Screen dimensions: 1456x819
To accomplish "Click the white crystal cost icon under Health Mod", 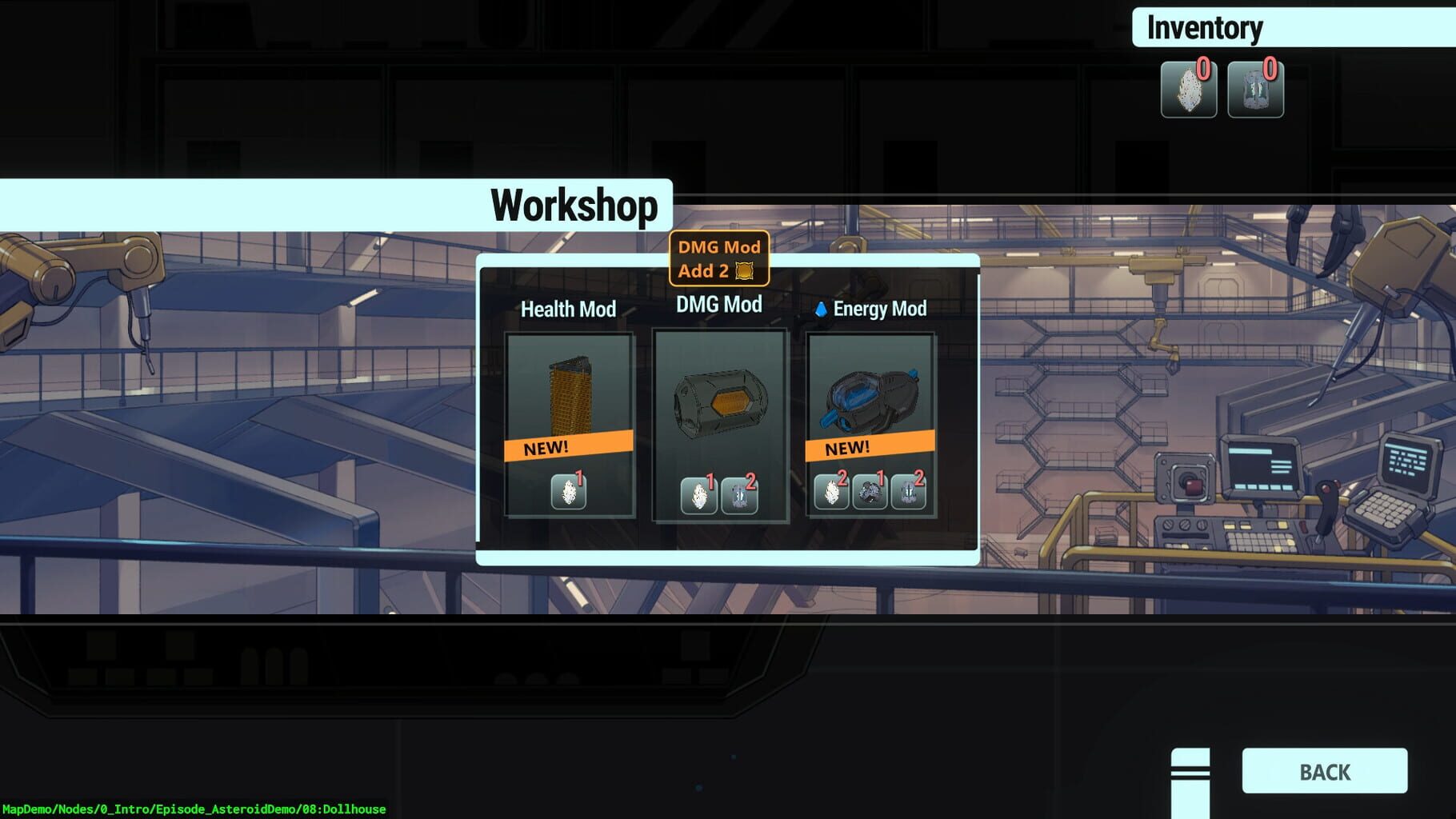I will coord(570,491).
